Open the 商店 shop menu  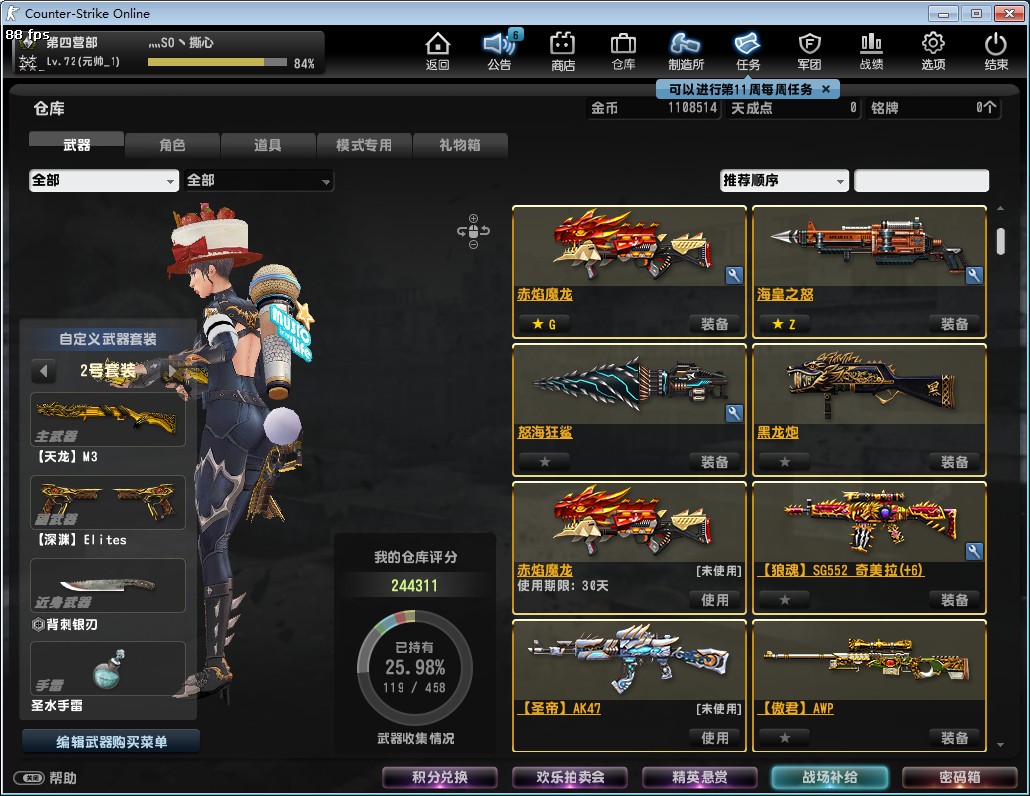click(x=563, y=50)
